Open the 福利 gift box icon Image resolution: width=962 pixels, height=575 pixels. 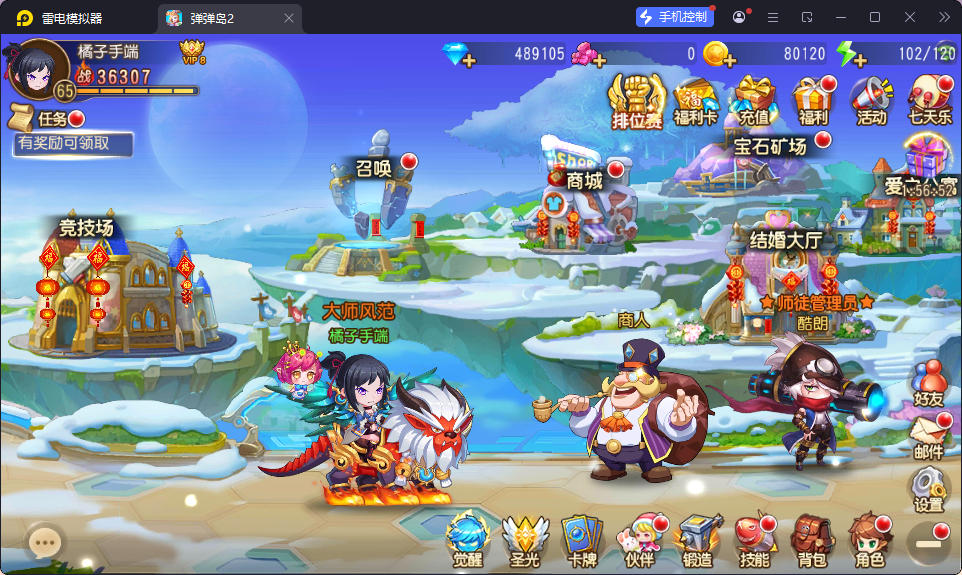(813, 101)
